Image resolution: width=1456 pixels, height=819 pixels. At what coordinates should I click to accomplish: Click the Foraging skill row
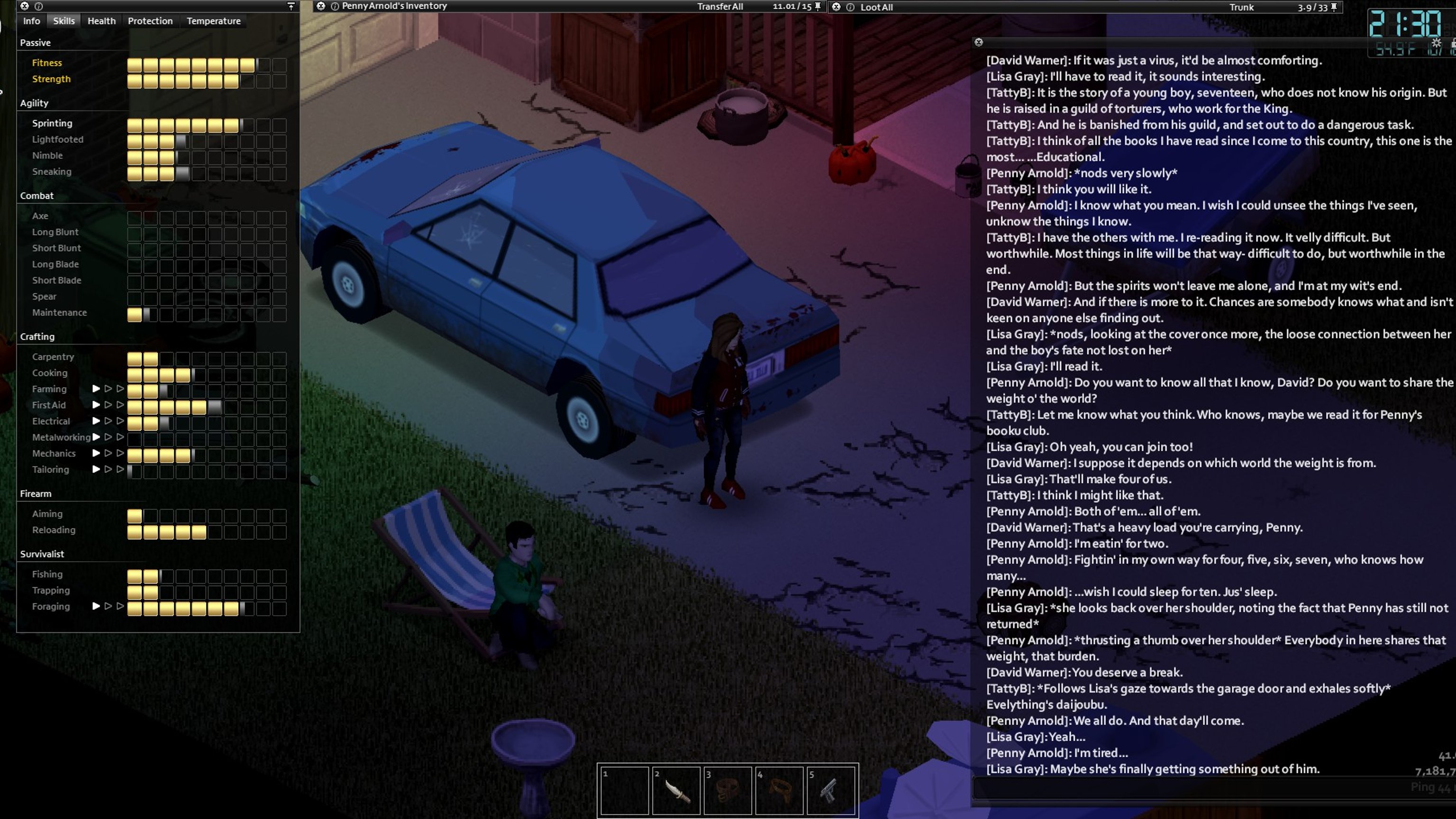(x=51, y=607)
